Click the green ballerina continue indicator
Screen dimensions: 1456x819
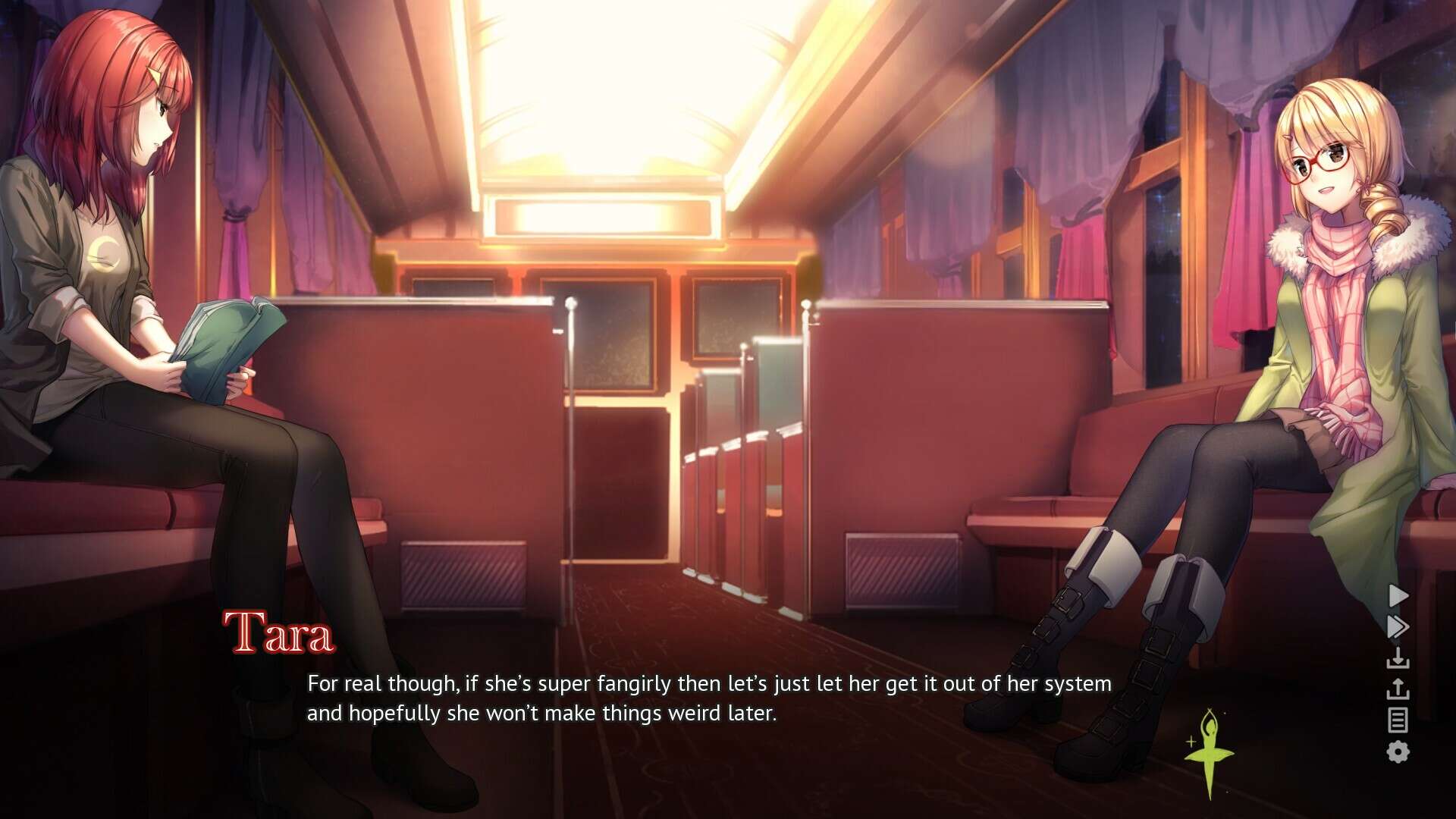click(1209, 752)
